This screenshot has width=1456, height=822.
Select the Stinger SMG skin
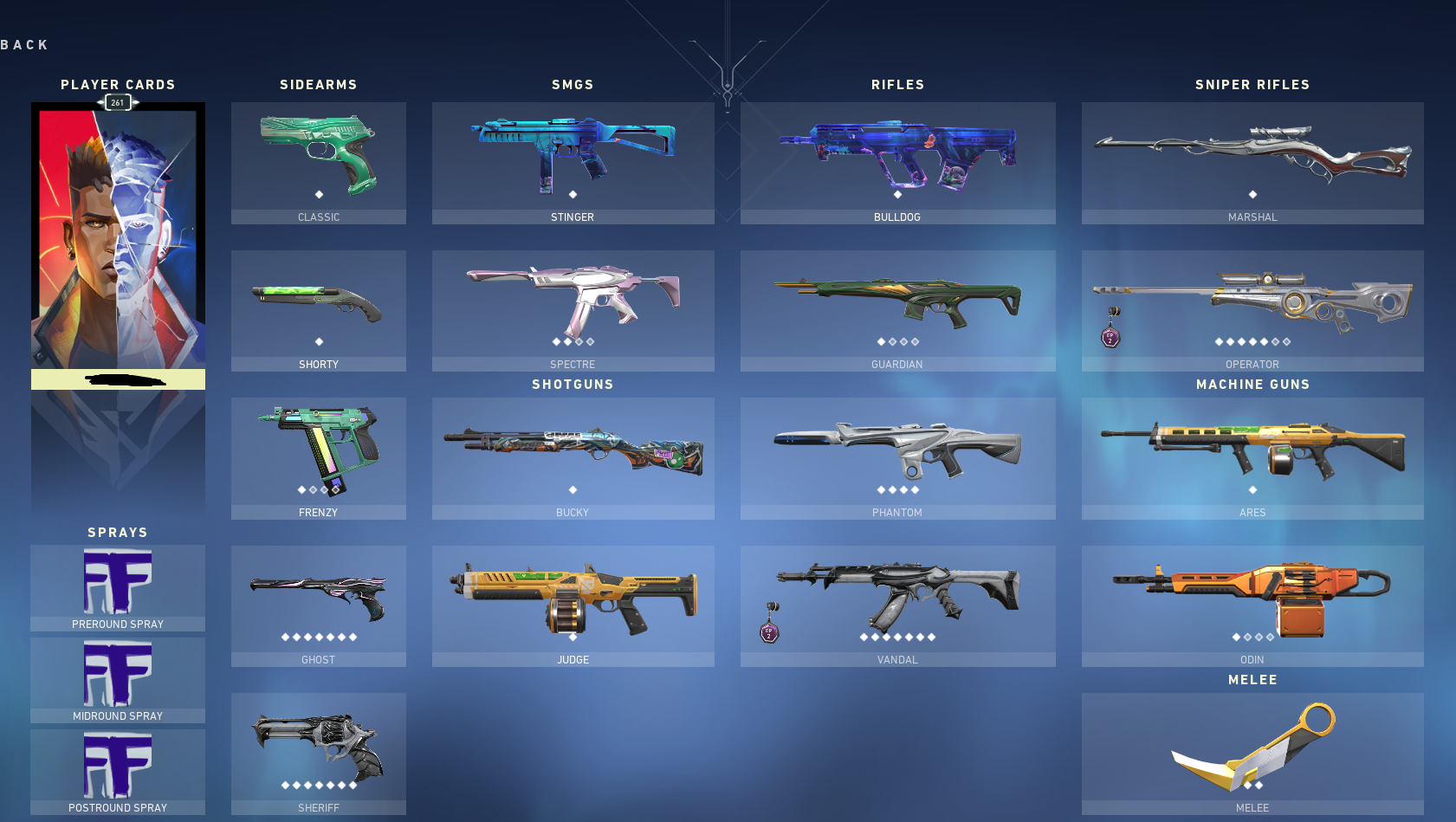[x=573, y=152]
